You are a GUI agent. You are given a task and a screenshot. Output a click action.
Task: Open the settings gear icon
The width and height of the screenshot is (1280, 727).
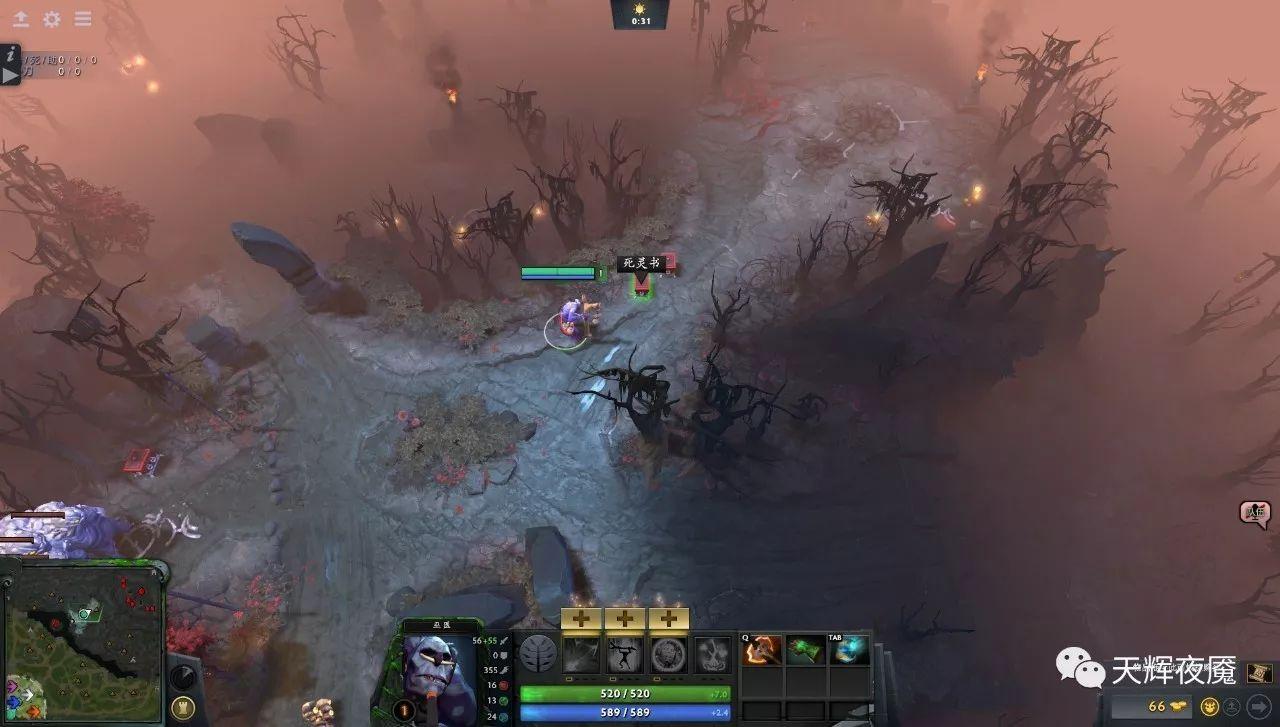click(52, 20)
